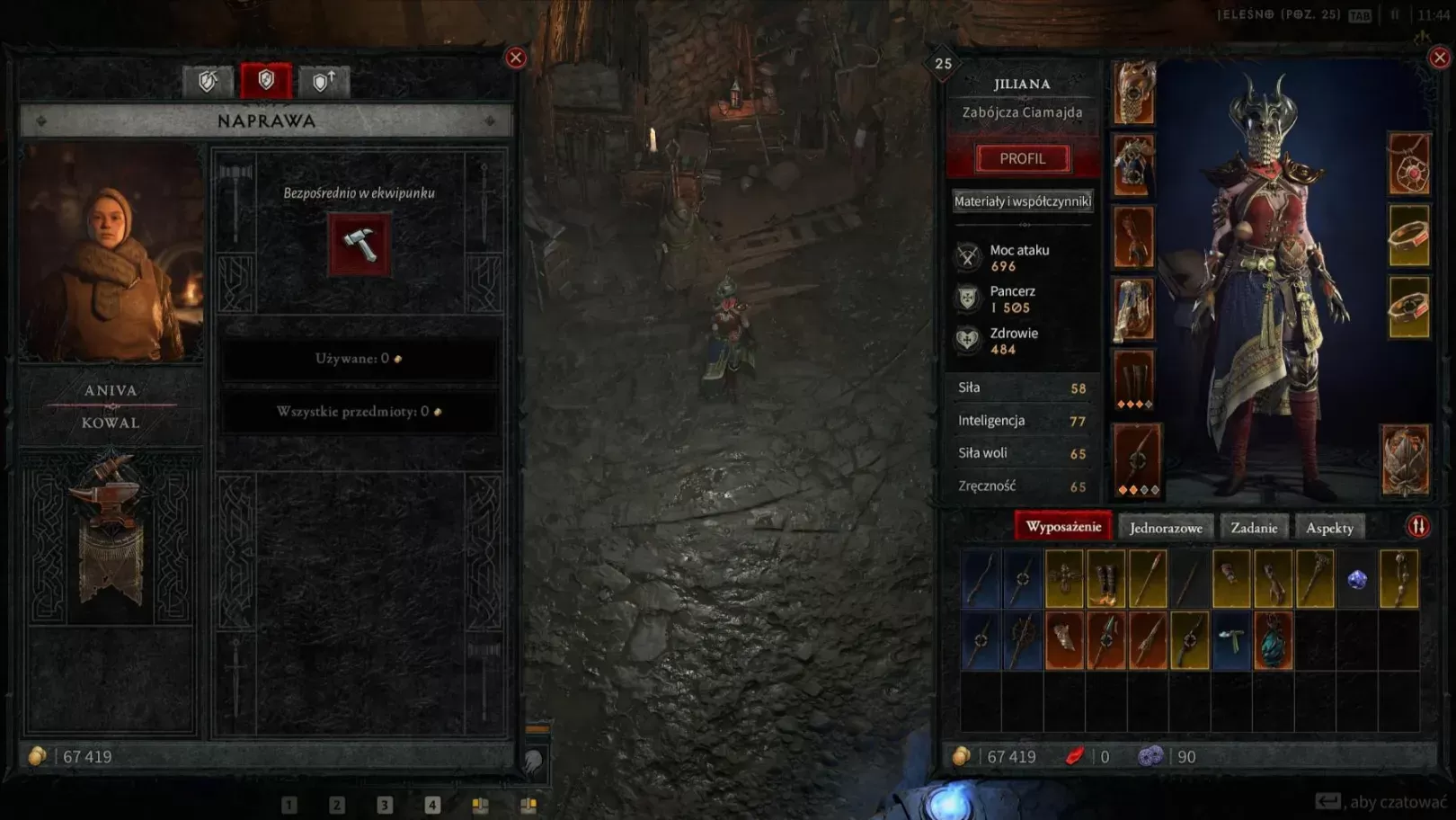The height and width of the screenshot is (820, 1456).
Task: View the Aspekty tab
Action: tap(1329, 528)
